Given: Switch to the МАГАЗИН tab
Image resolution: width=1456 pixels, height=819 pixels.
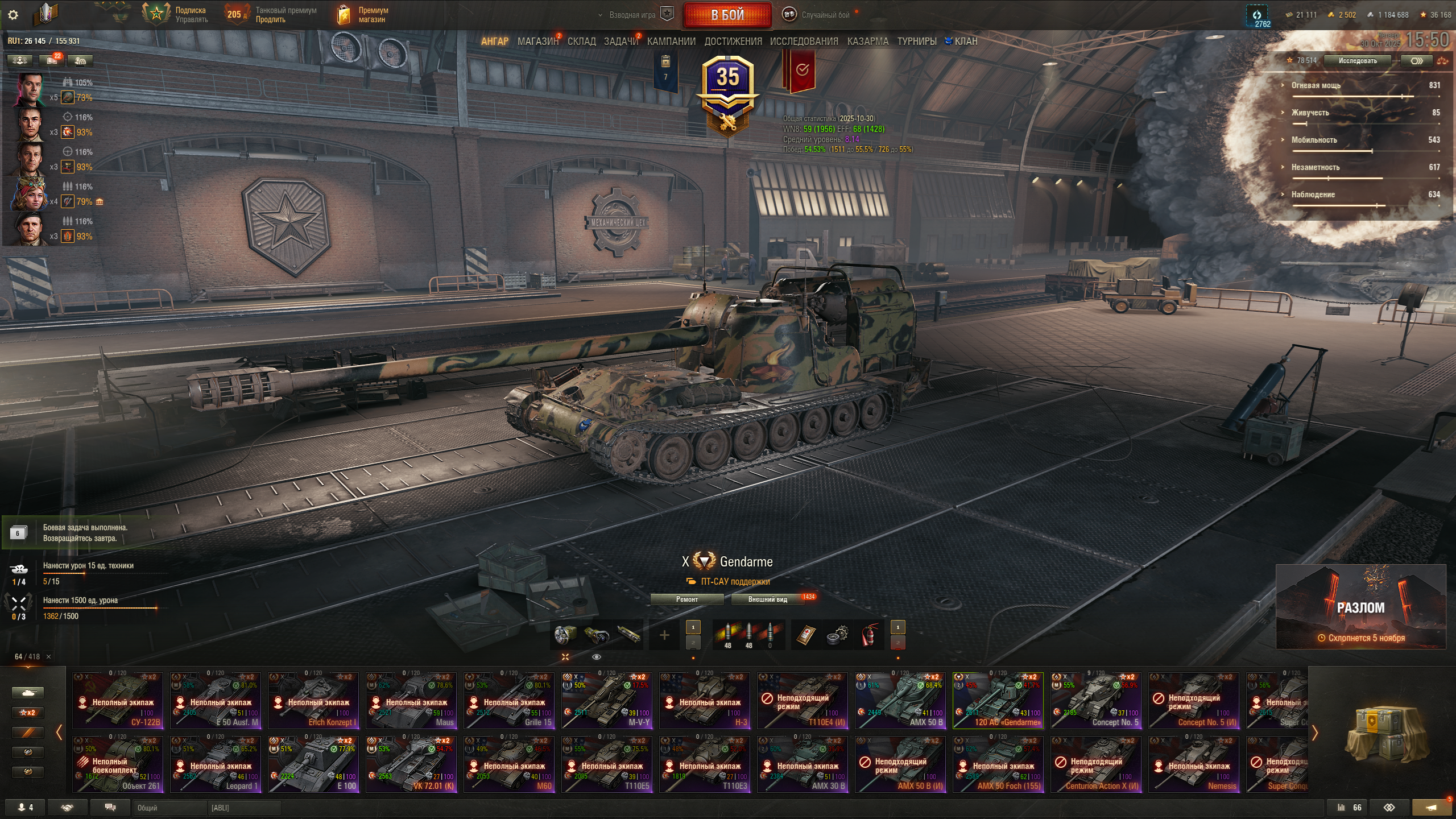Looking at the screenshot, I should tap(537, 42).
